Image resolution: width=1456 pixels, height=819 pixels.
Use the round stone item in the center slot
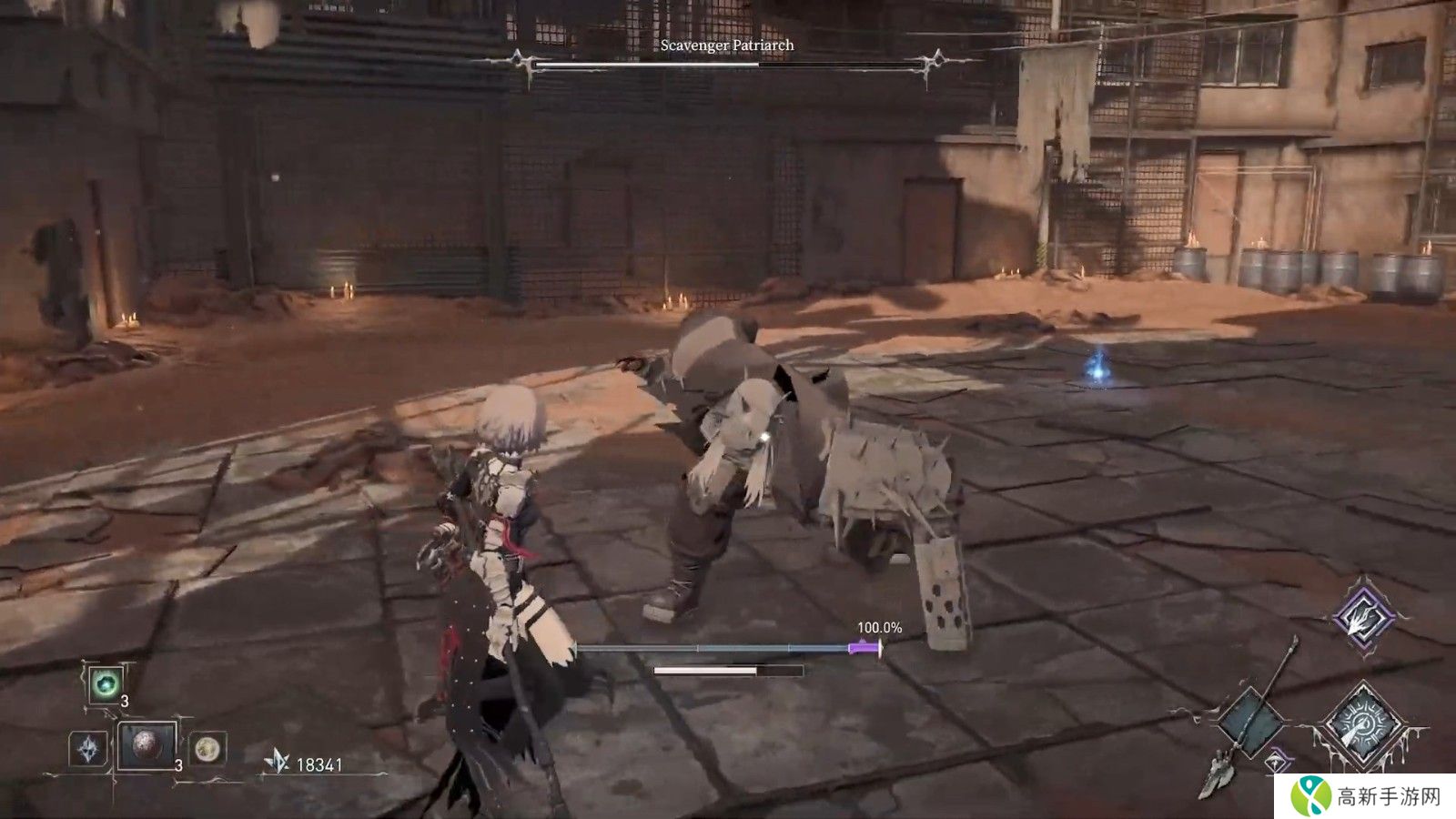[x=147, y=746]
